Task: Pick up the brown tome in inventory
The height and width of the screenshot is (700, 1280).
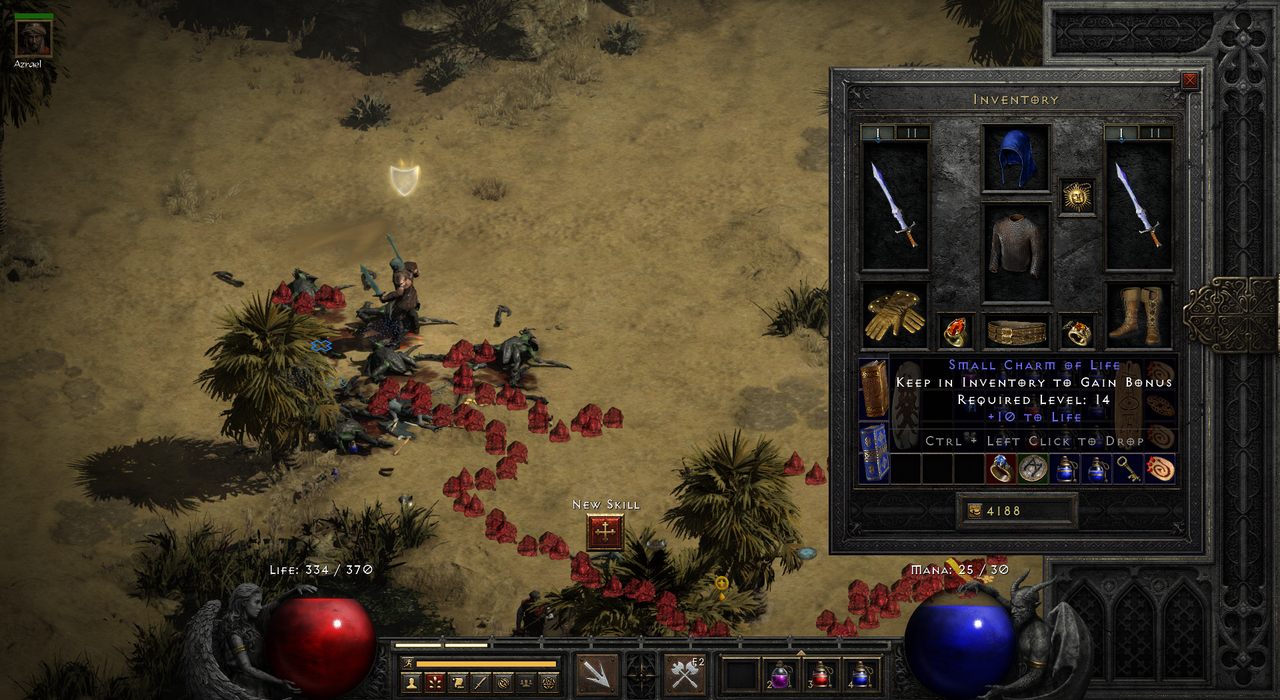Action: point(874,390)
